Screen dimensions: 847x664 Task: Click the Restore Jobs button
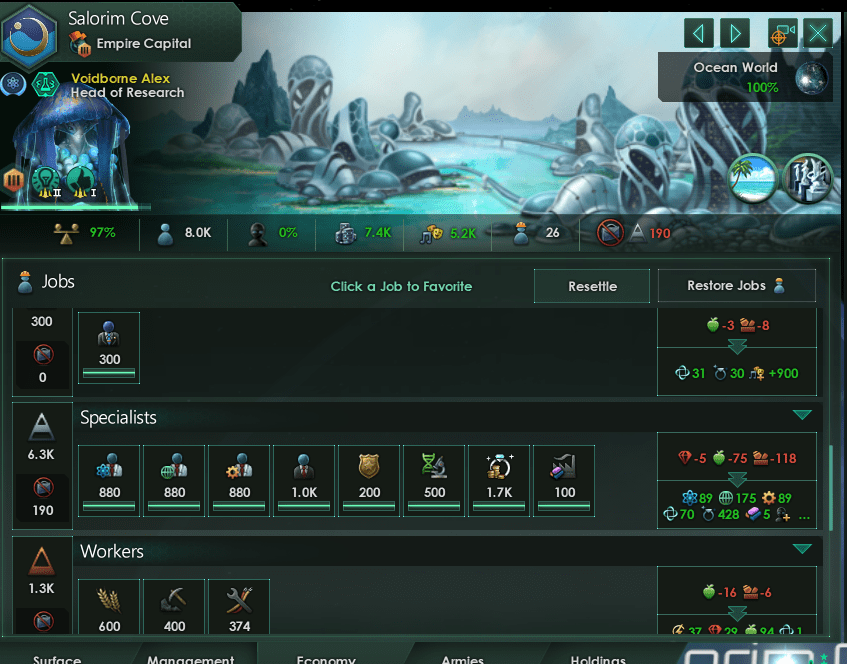736,286
